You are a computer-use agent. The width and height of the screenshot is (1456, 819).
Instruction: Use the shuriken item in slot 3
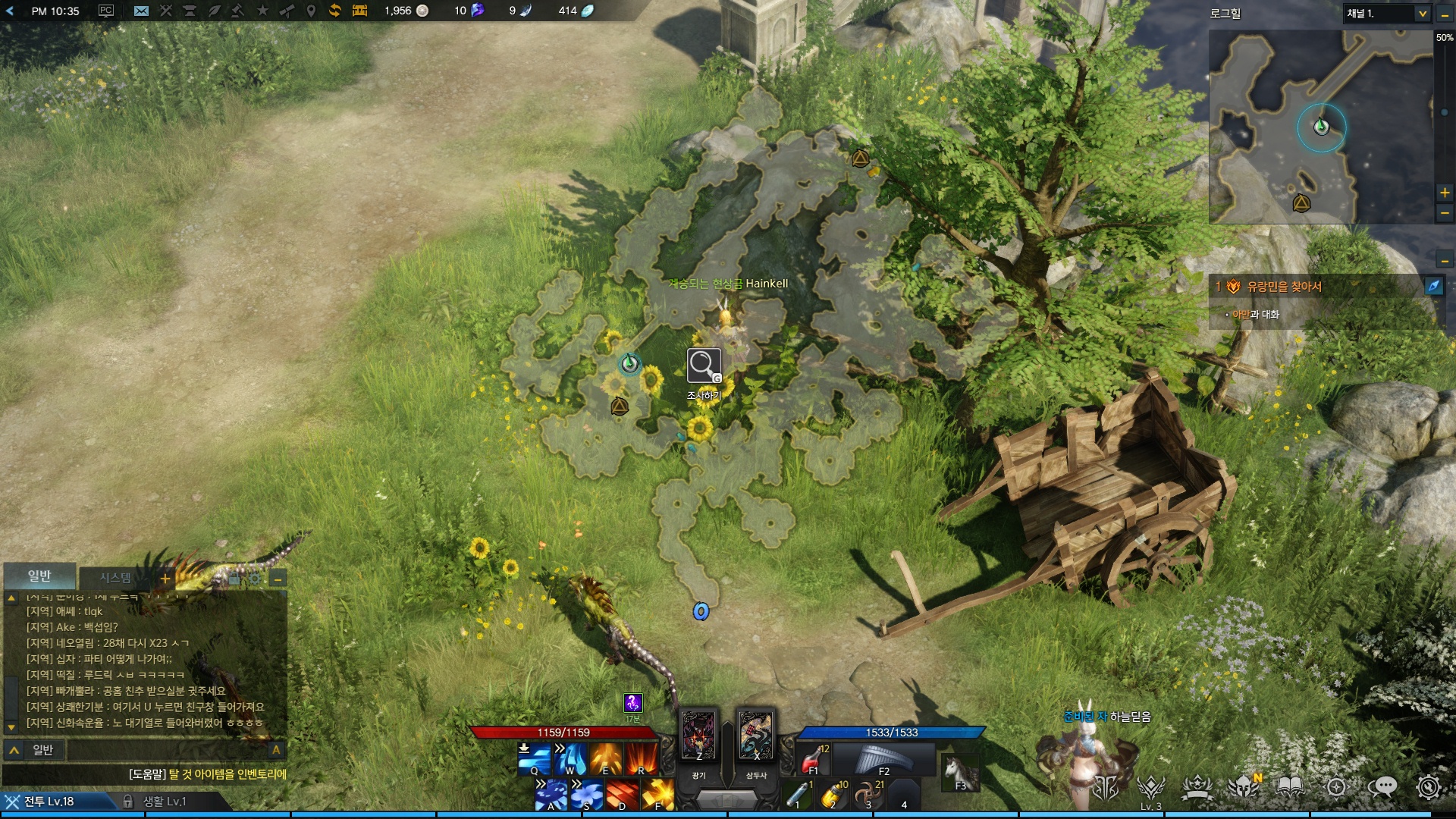(x=868, y=794)
